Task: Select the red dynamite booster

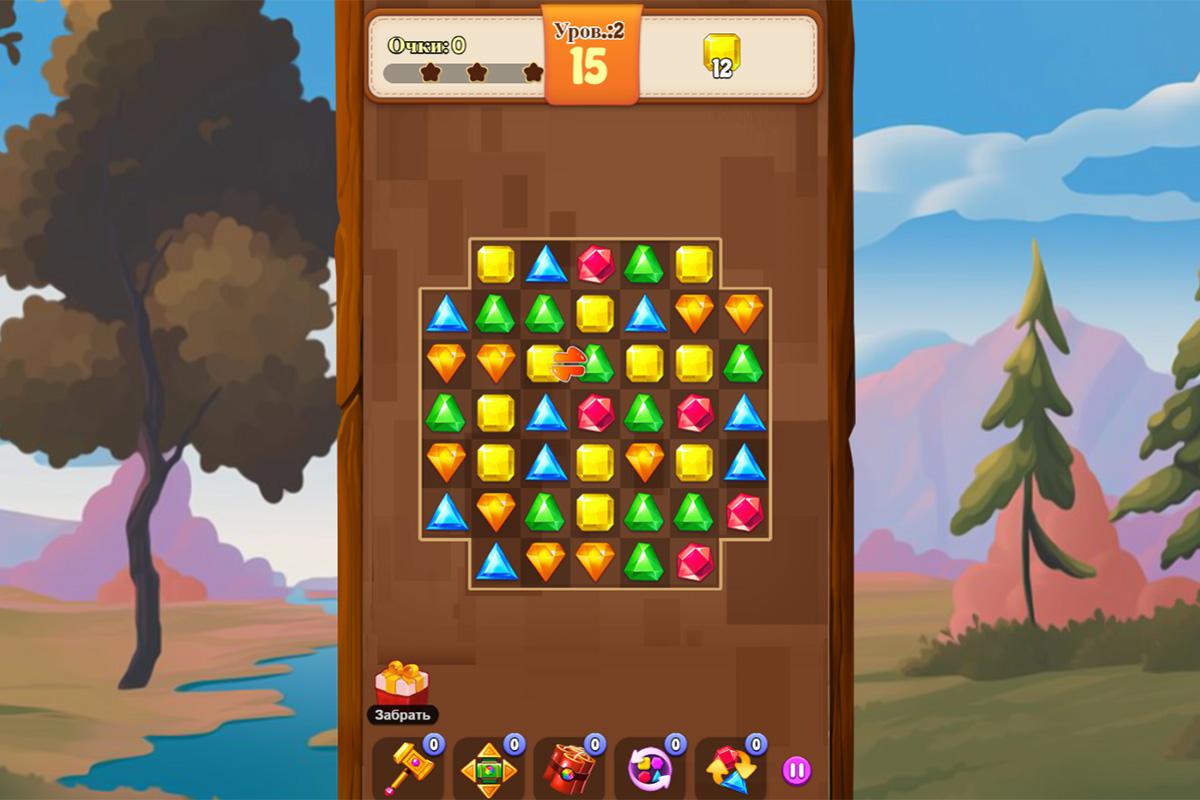Action: click(569, 769)
